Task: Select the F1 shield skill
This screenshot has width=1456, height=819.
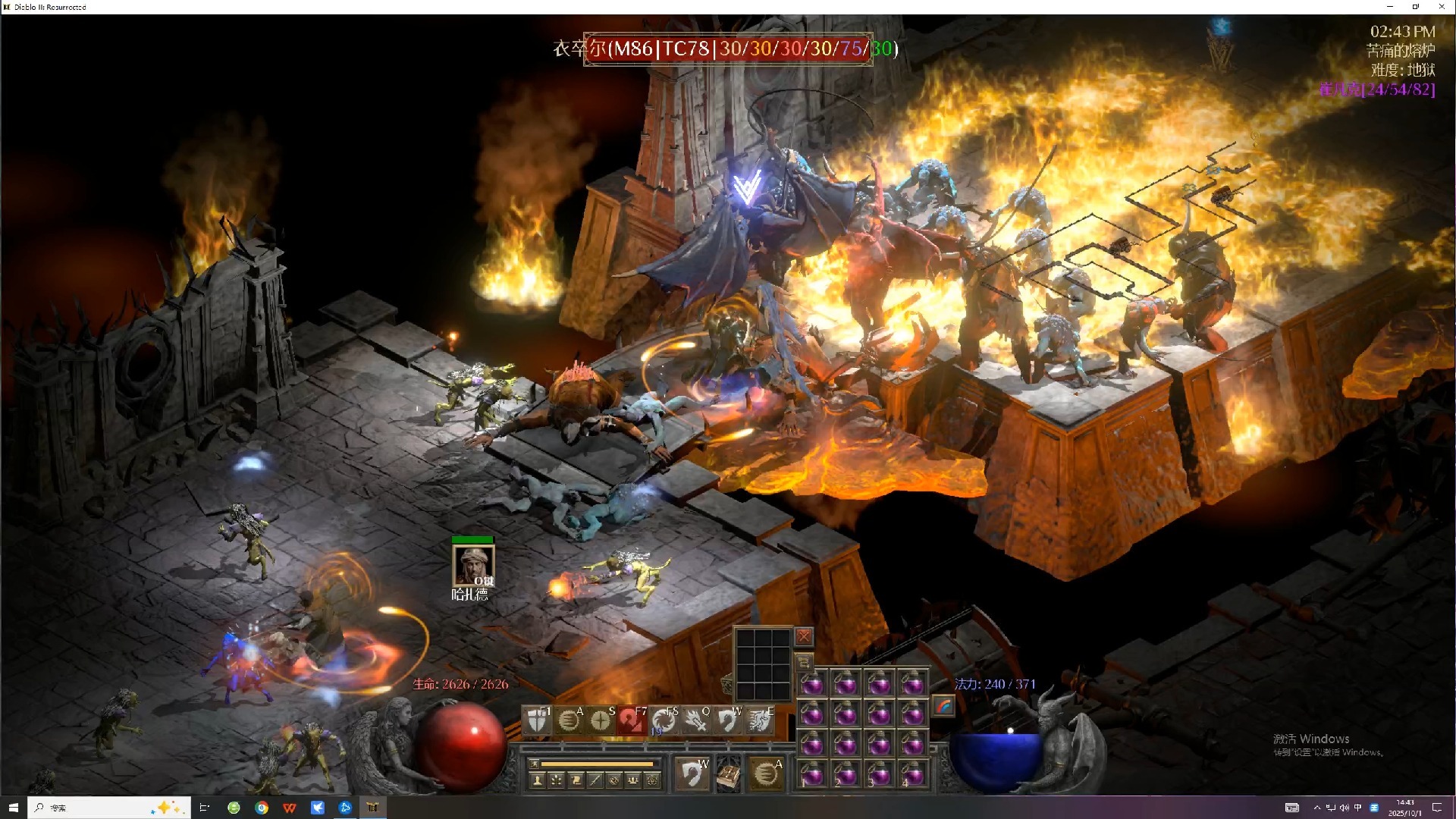Action: click(x=536, y=720)
